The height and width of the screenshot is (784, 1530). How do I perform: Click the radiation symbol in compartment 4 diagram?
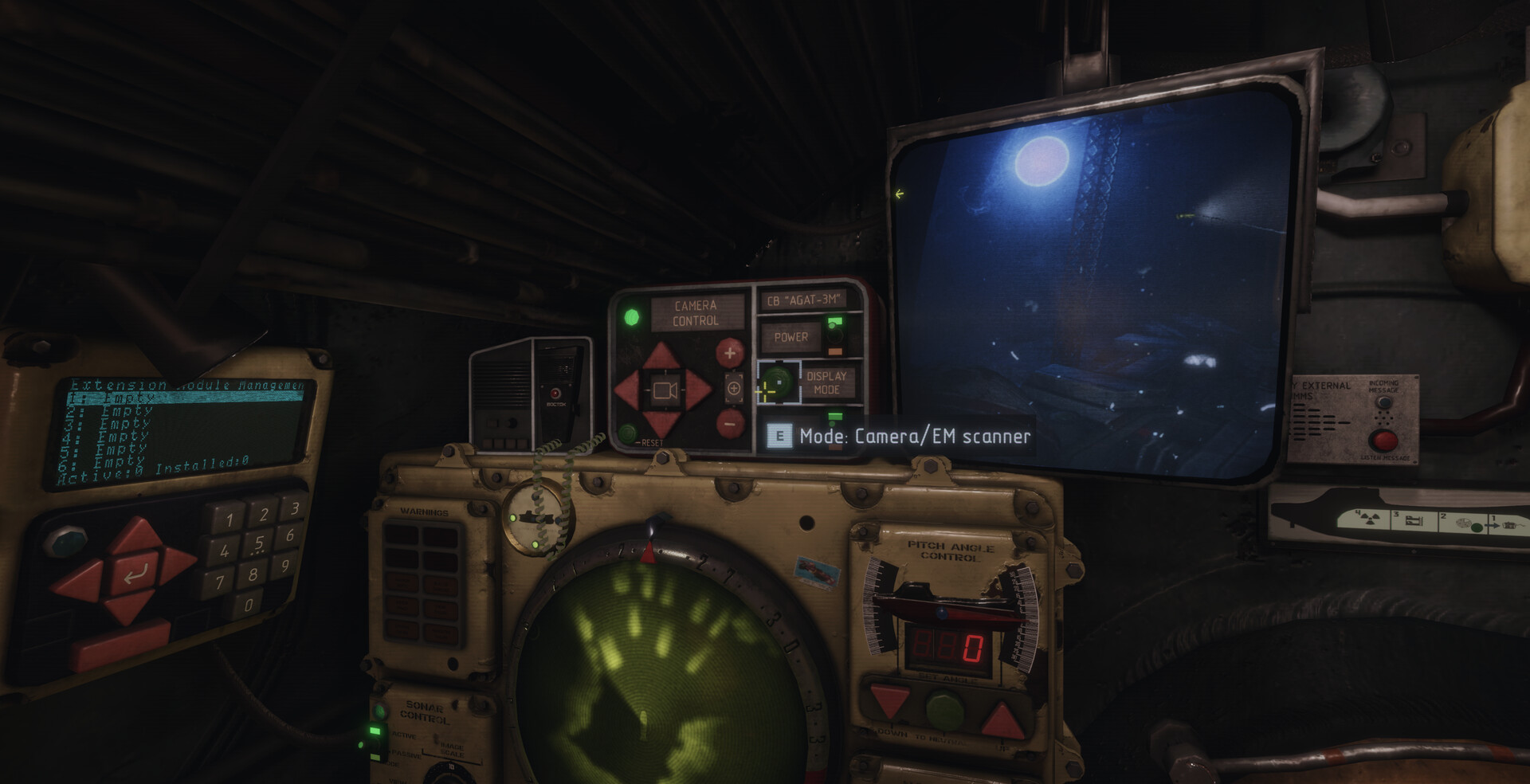click(x=1368, y=519)
